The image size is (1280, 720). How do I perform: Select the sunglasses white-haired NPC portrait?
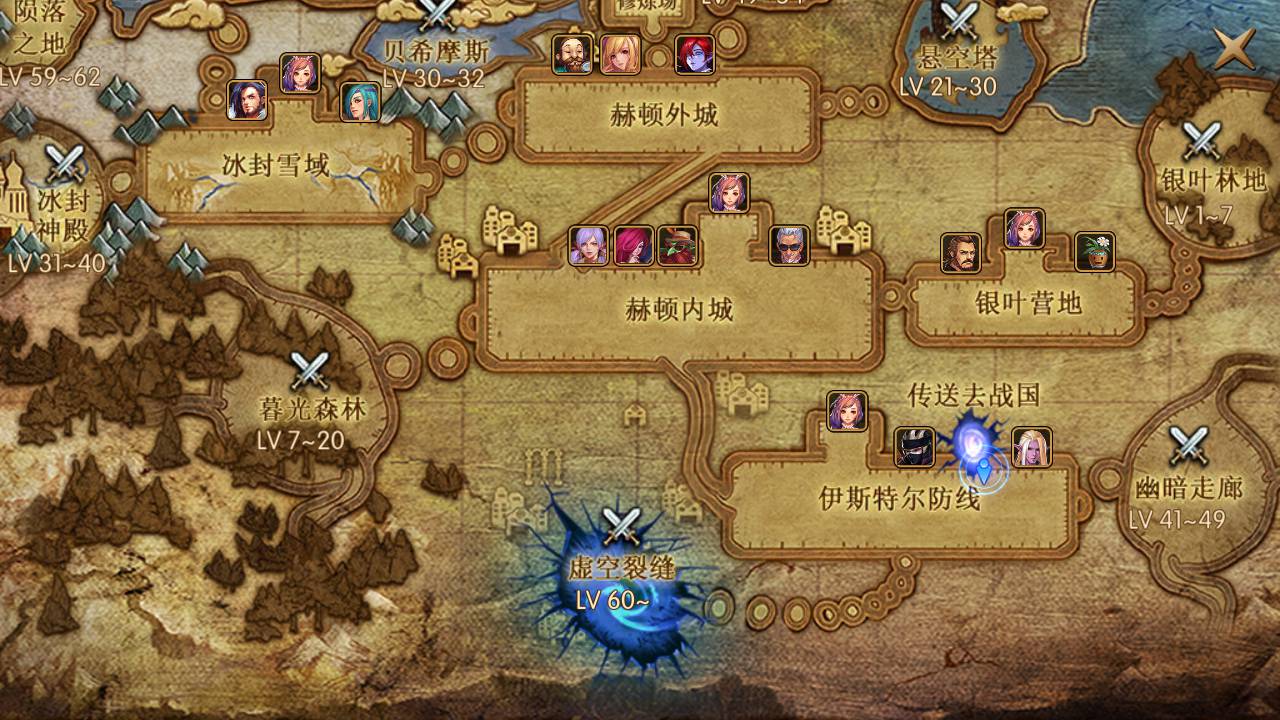(789, 245)
